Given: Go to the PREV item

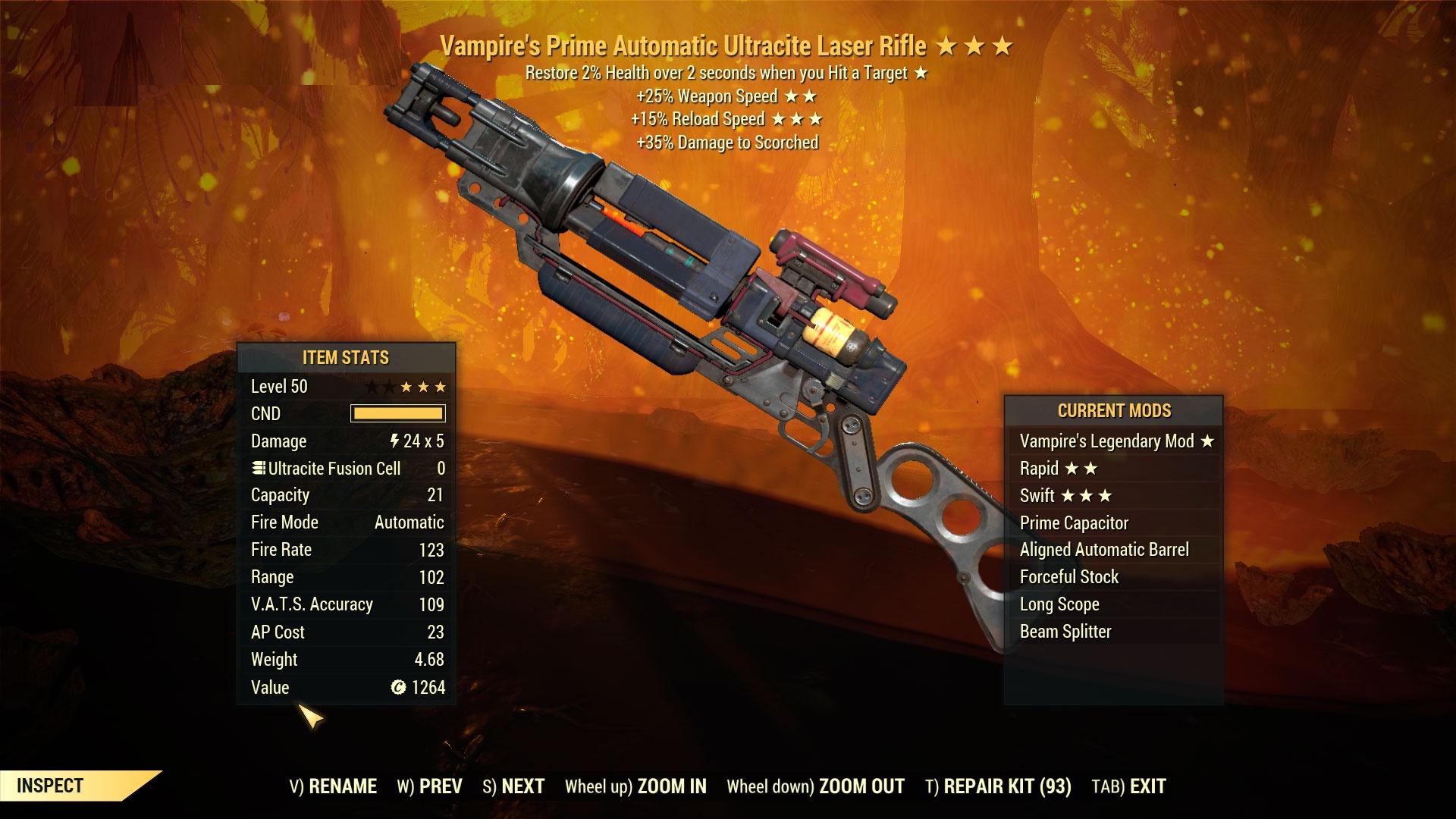Looking at the screenshot, I should [430, 786].
